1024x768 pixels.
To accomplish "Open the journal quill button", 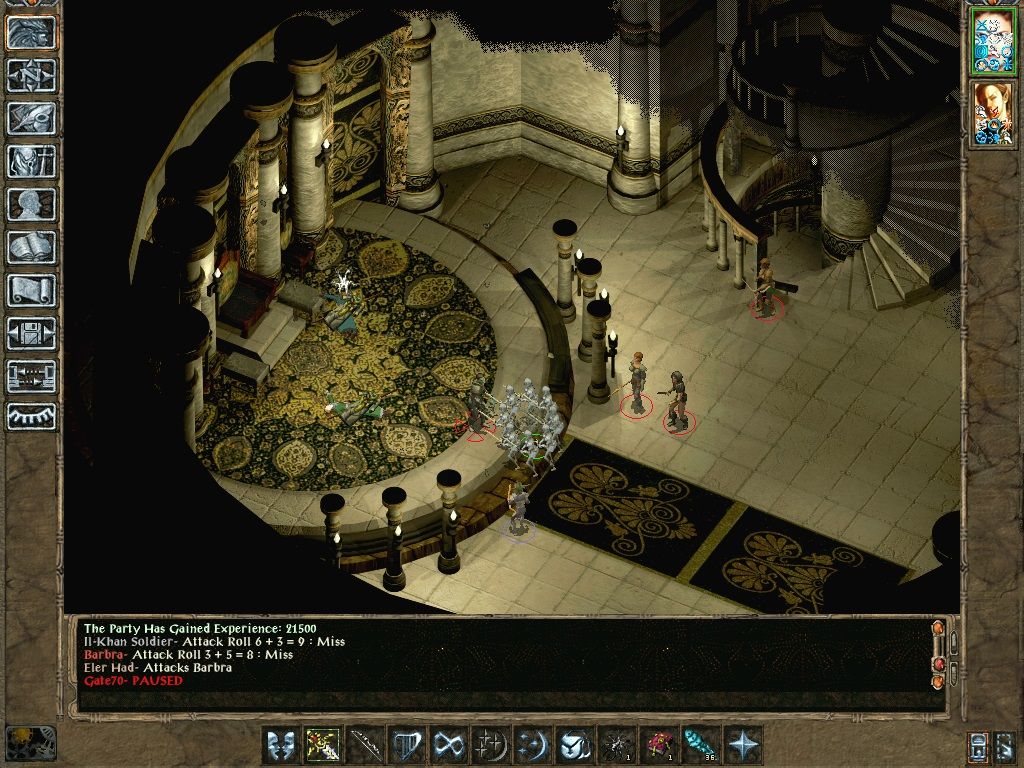I will tap(31, 118).
